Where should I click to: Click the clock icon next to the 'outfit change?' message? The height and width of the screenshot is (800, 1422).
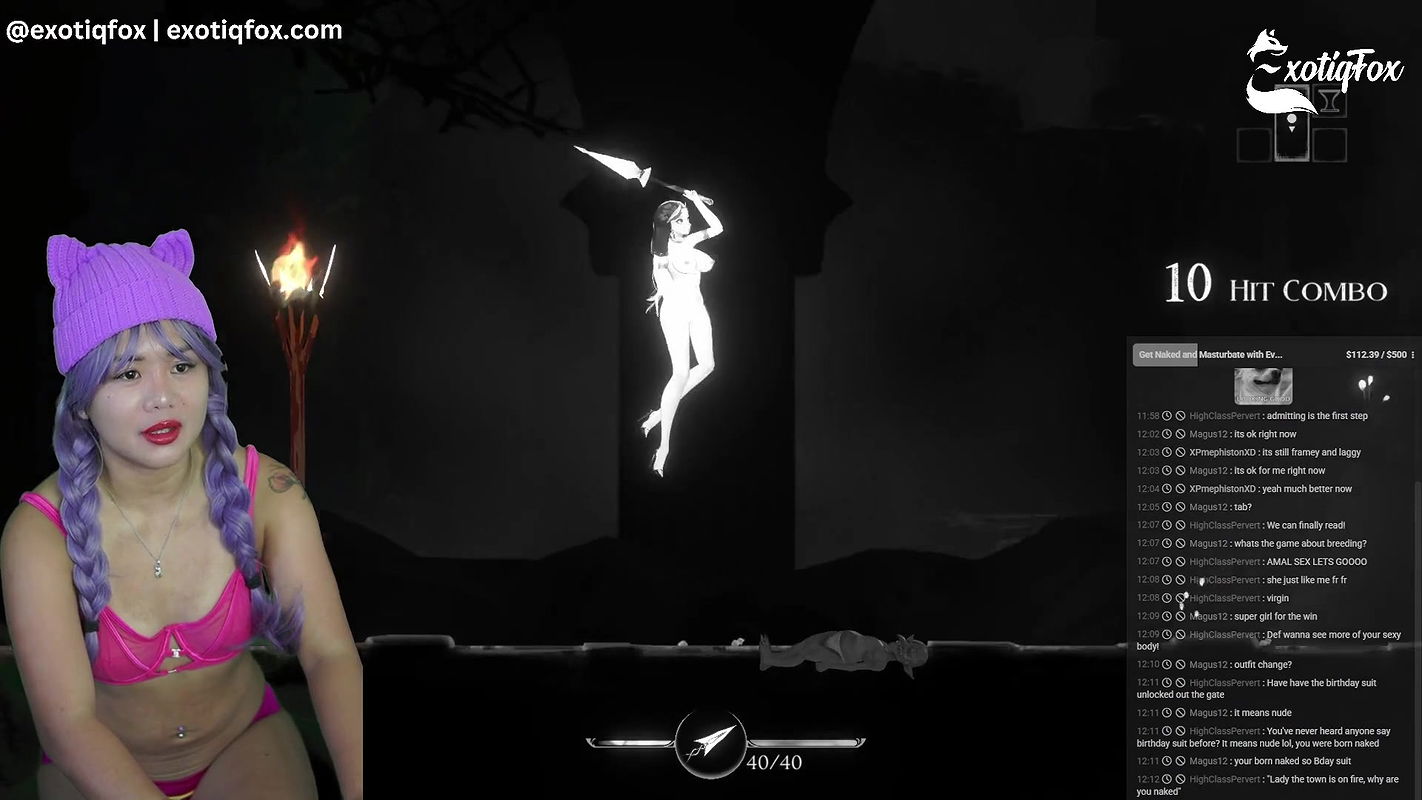click(x=1166, y=664)
